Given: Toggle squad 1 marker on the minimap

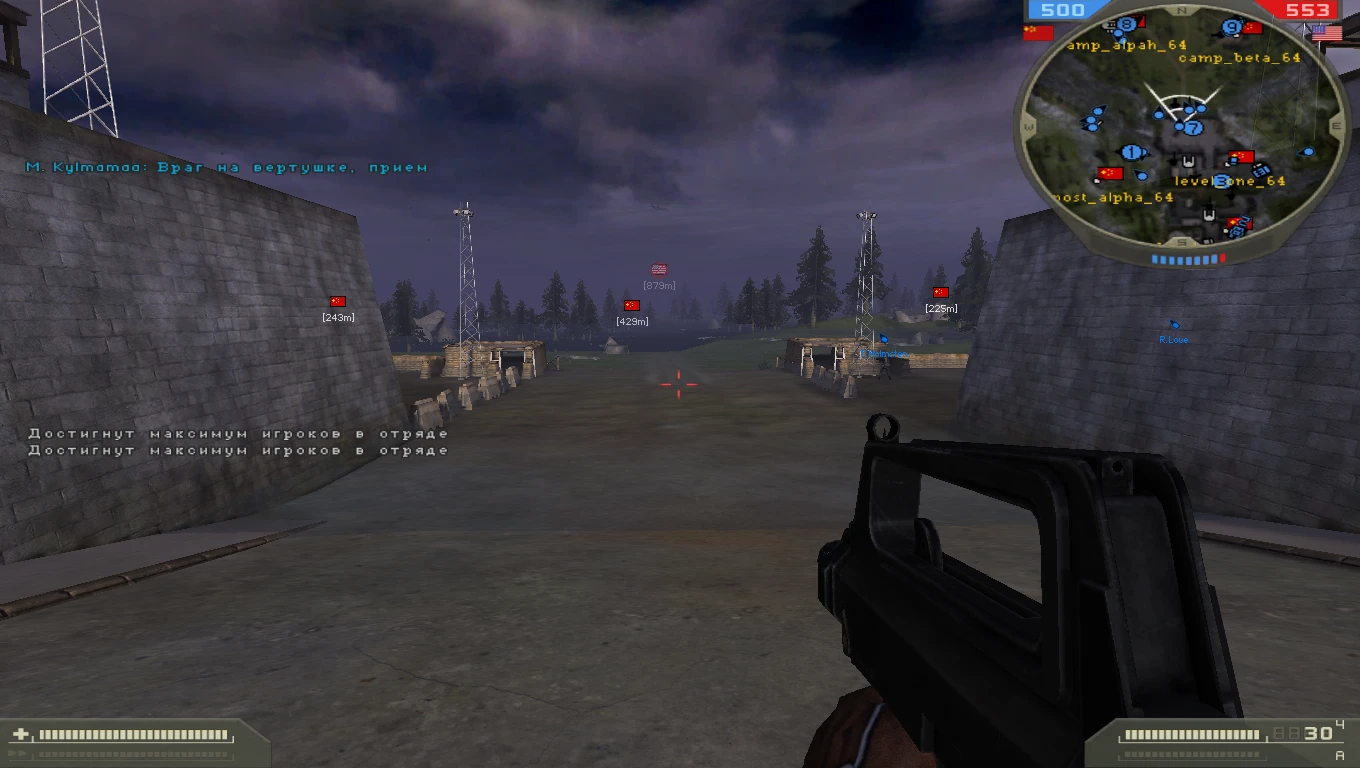Looking at the screenshot, I should 1132,151.
